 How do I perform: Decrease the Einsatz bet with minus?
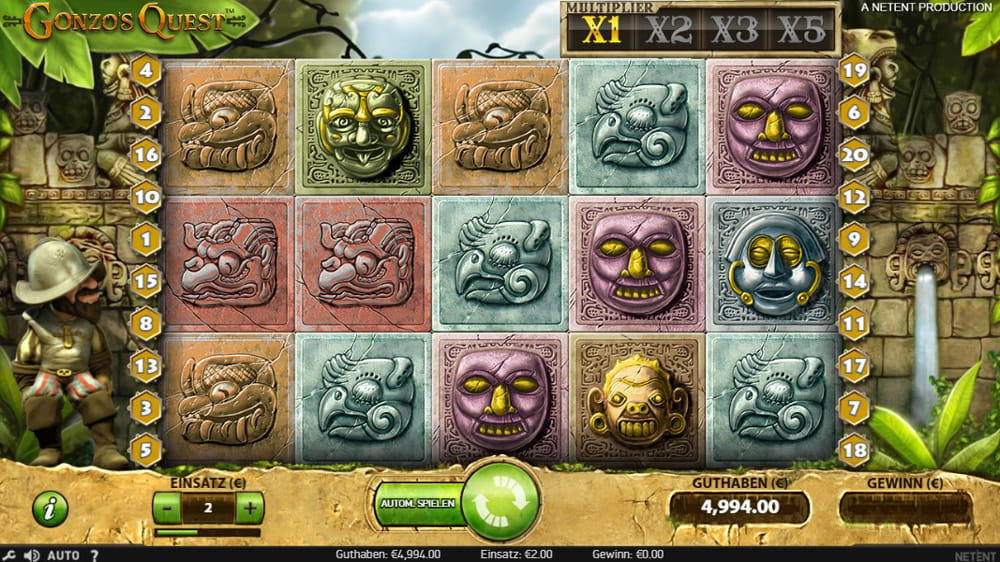coord(168,507)
